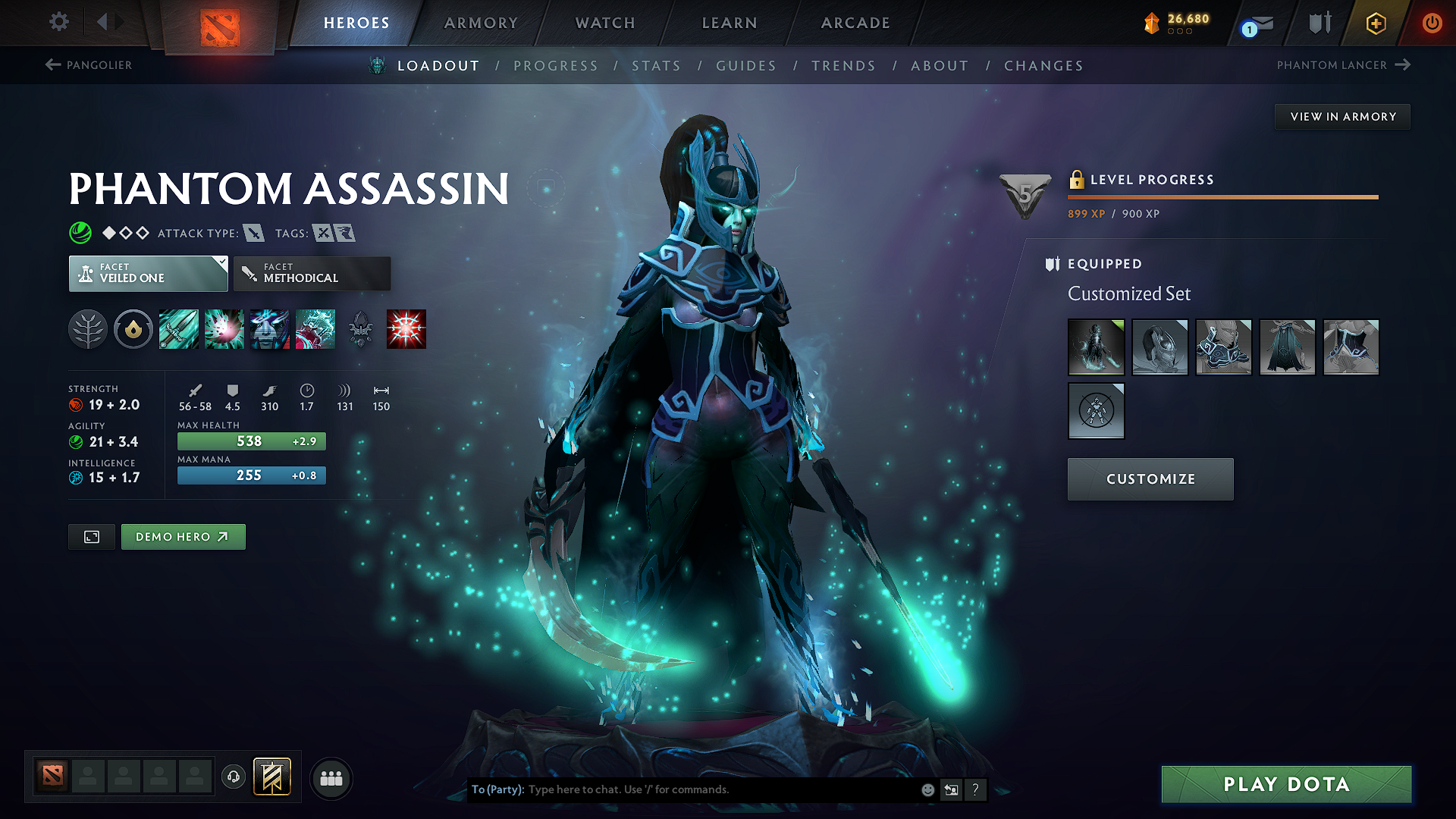This screenshot has width=1456, height=819.
Task: Click the Phantom Strike ability icon
Action: [224, 329]
